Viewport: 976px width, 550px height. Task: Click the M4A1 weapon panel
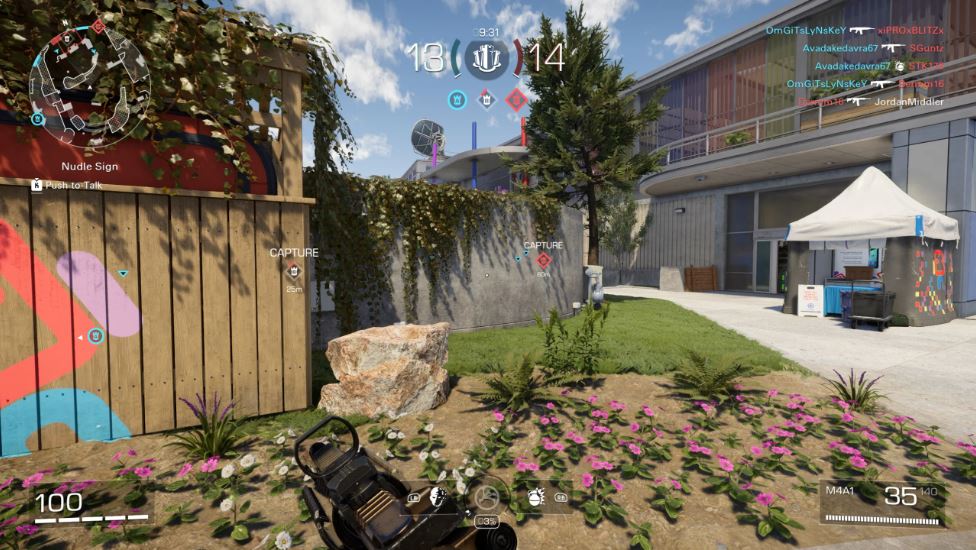point(882,500)
